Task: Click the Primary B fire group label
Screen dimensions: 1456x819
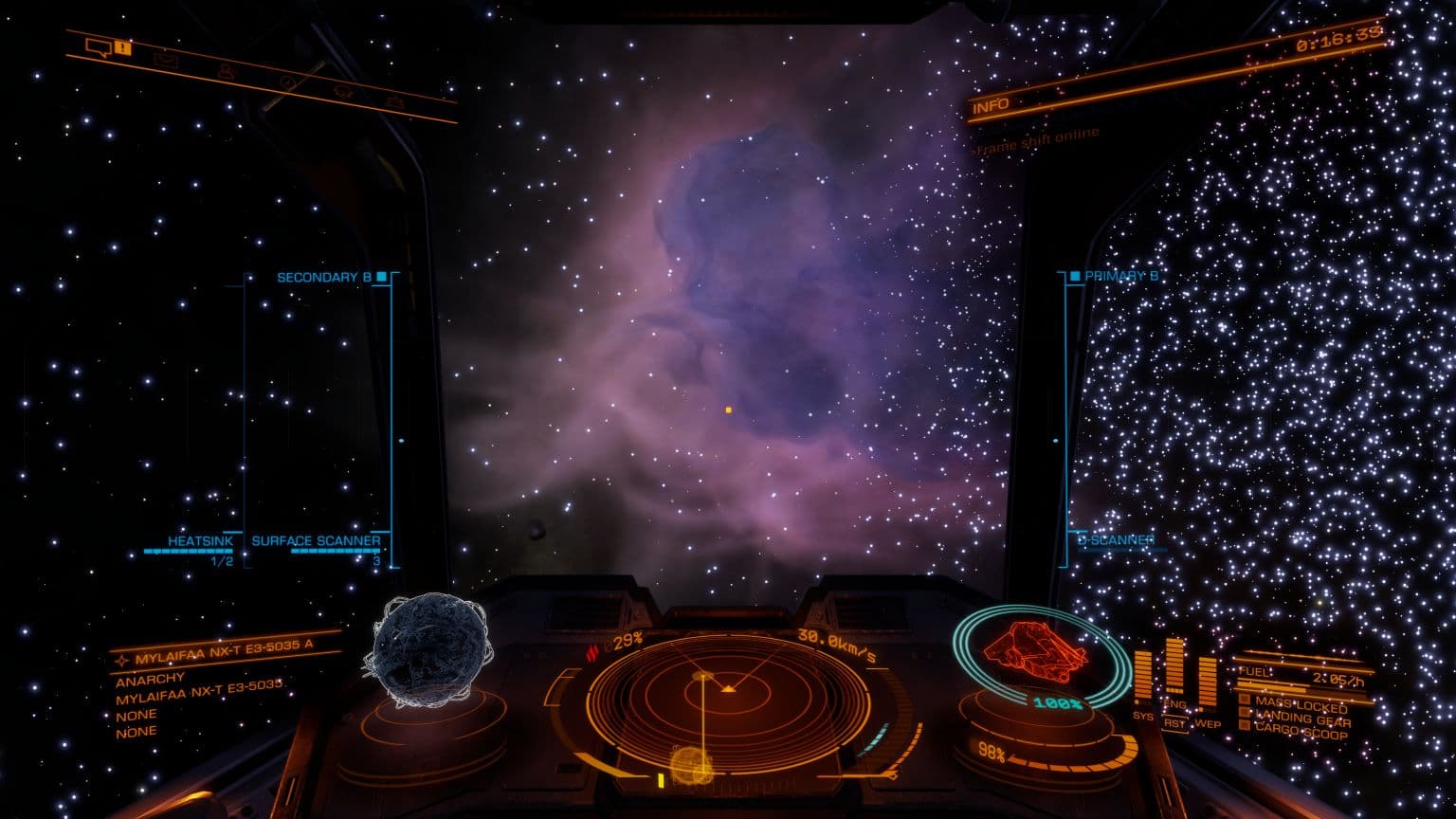Action: click(x=1121, y=277)
